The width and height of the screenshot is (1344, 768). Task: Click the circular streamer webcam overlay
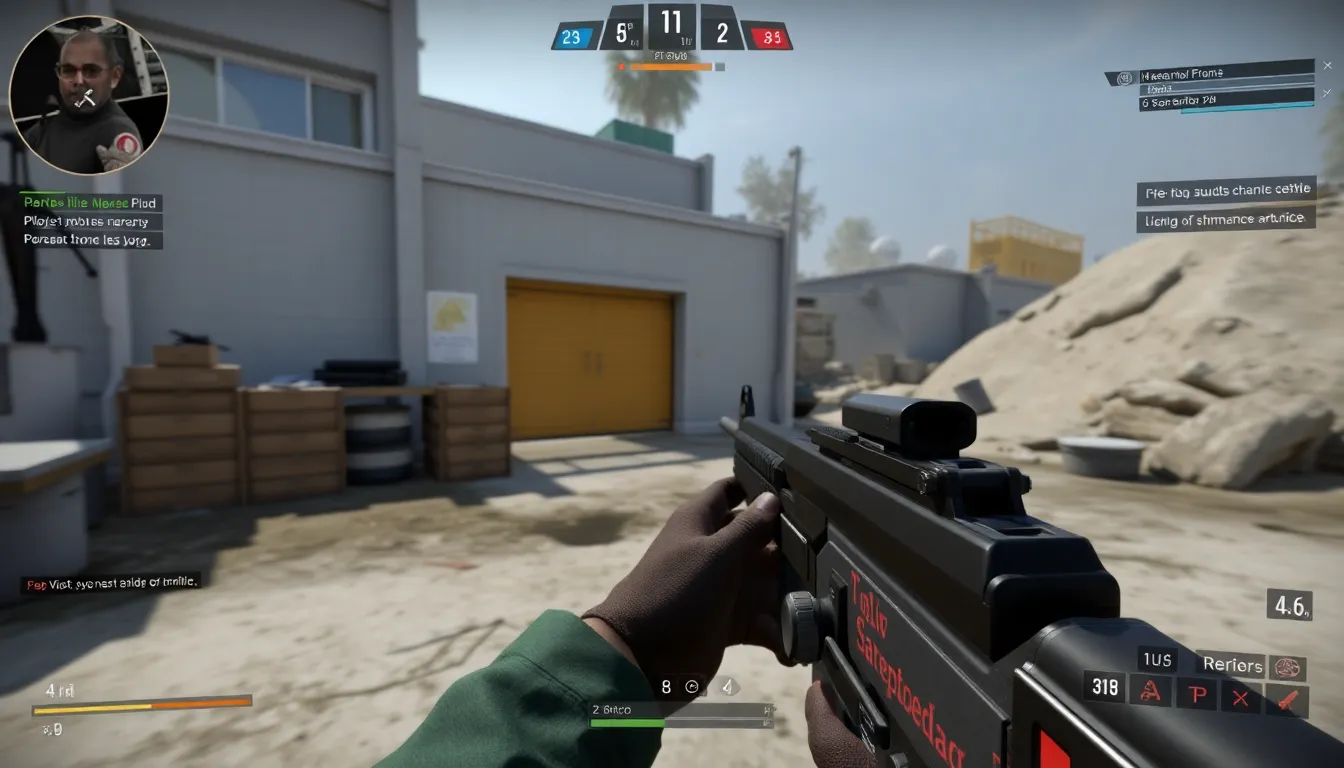88,94
